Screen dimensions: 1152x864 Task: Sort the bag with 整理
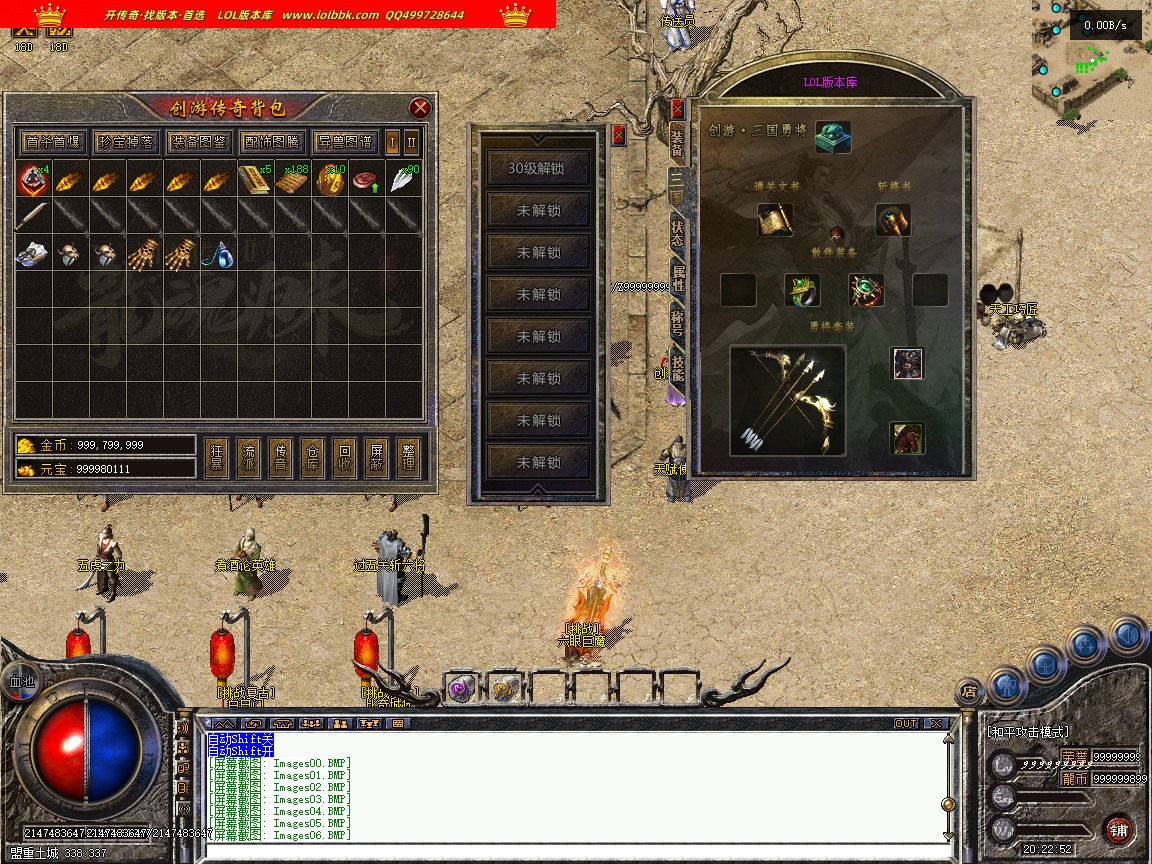tap(408, 458)
